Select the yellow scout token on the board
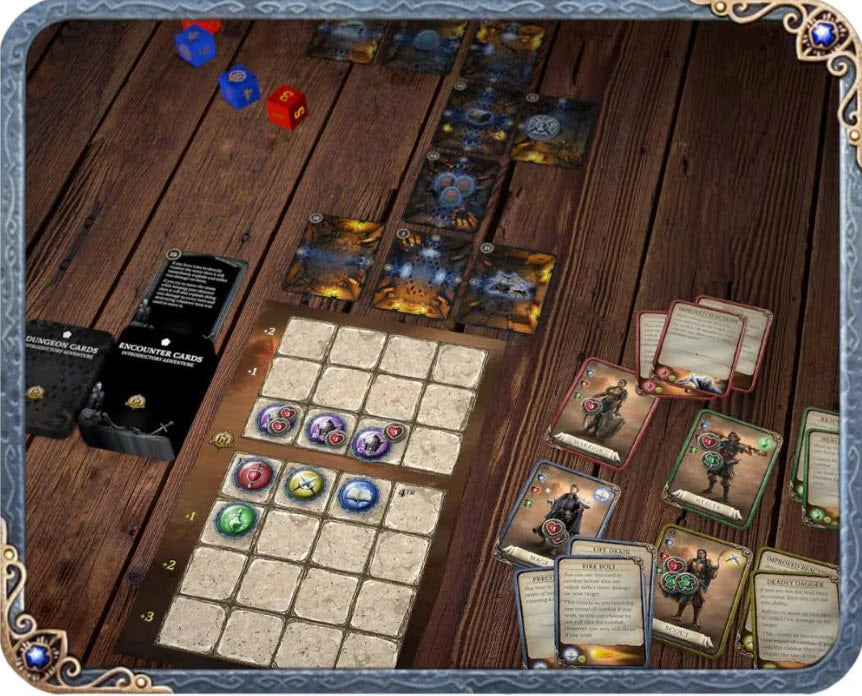Viewport: 862px width, 696px height. (304, 484)
